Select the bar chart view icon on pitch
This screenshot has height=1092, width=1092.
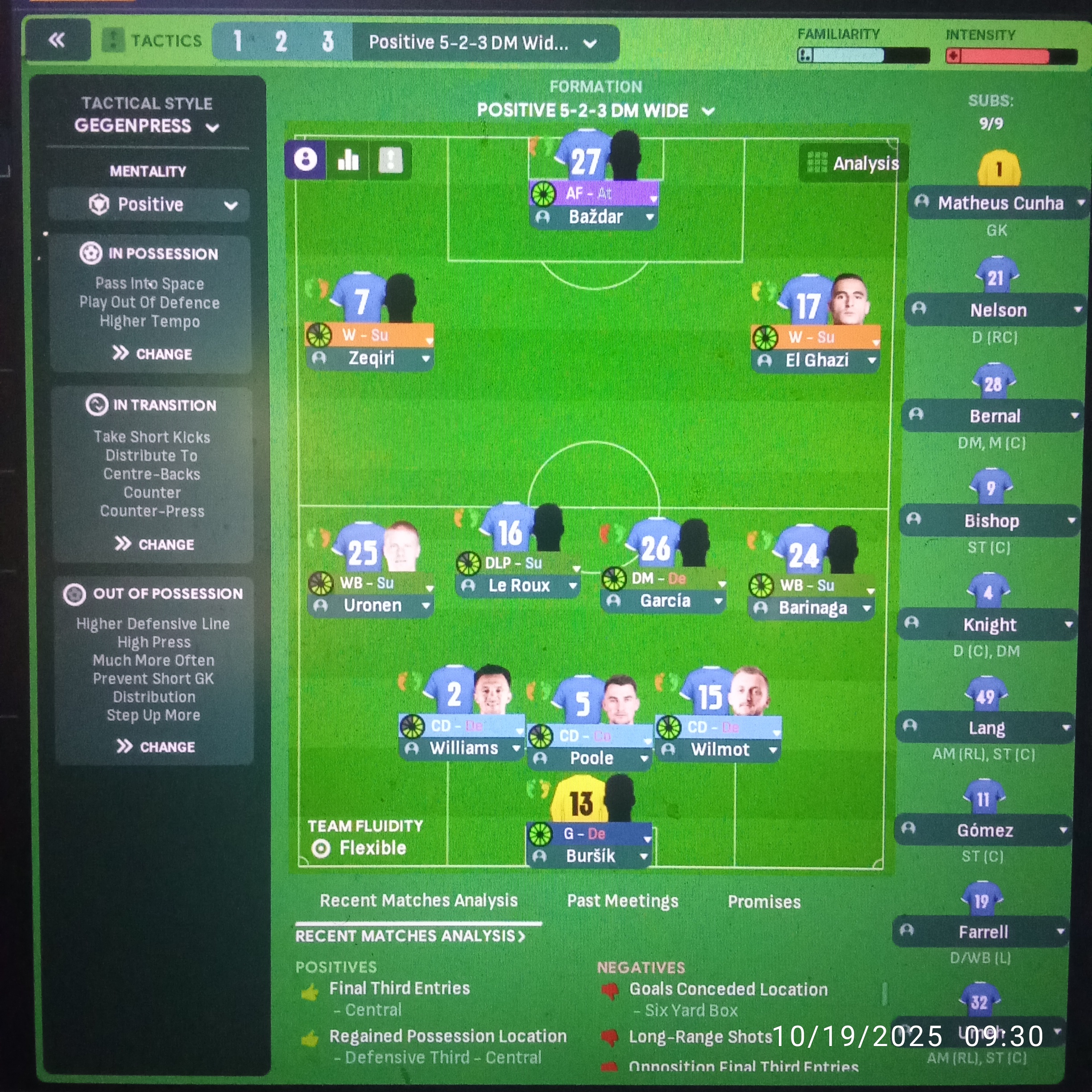coord(349,161)
